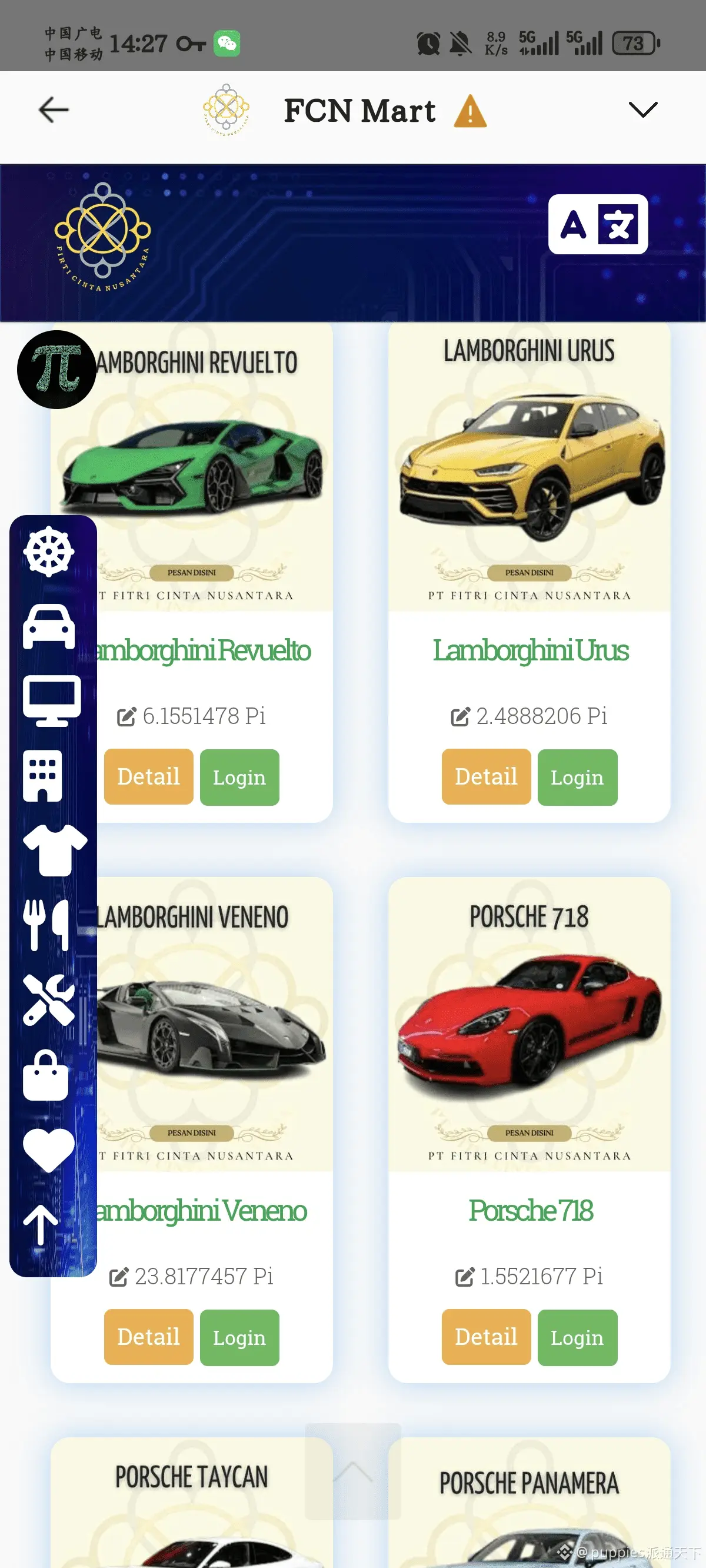Jump to top with sidebar up arrow
Screen dimensions: 706x1568
coord(41,1225)
